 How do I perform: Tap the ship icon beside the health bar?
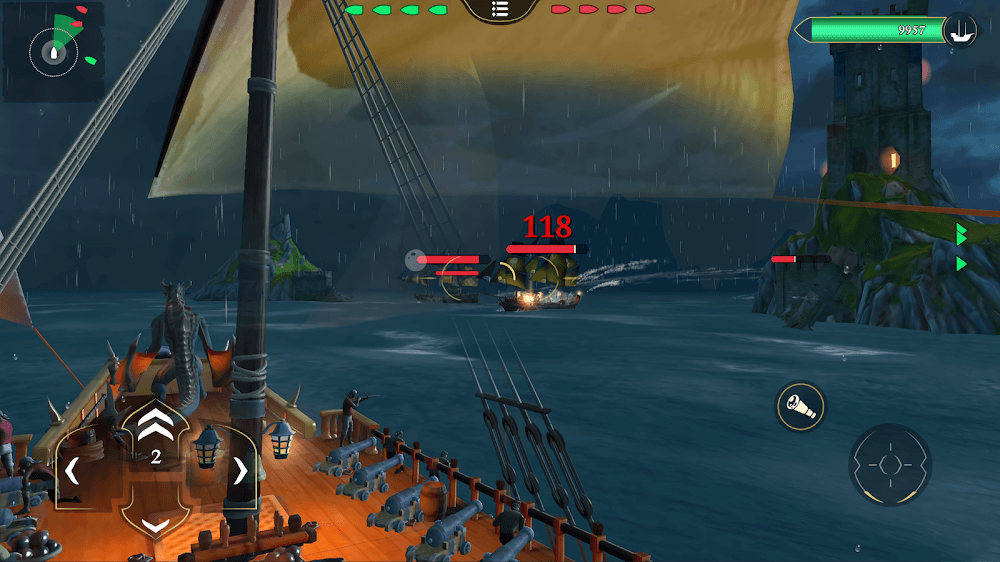[961, 30]
